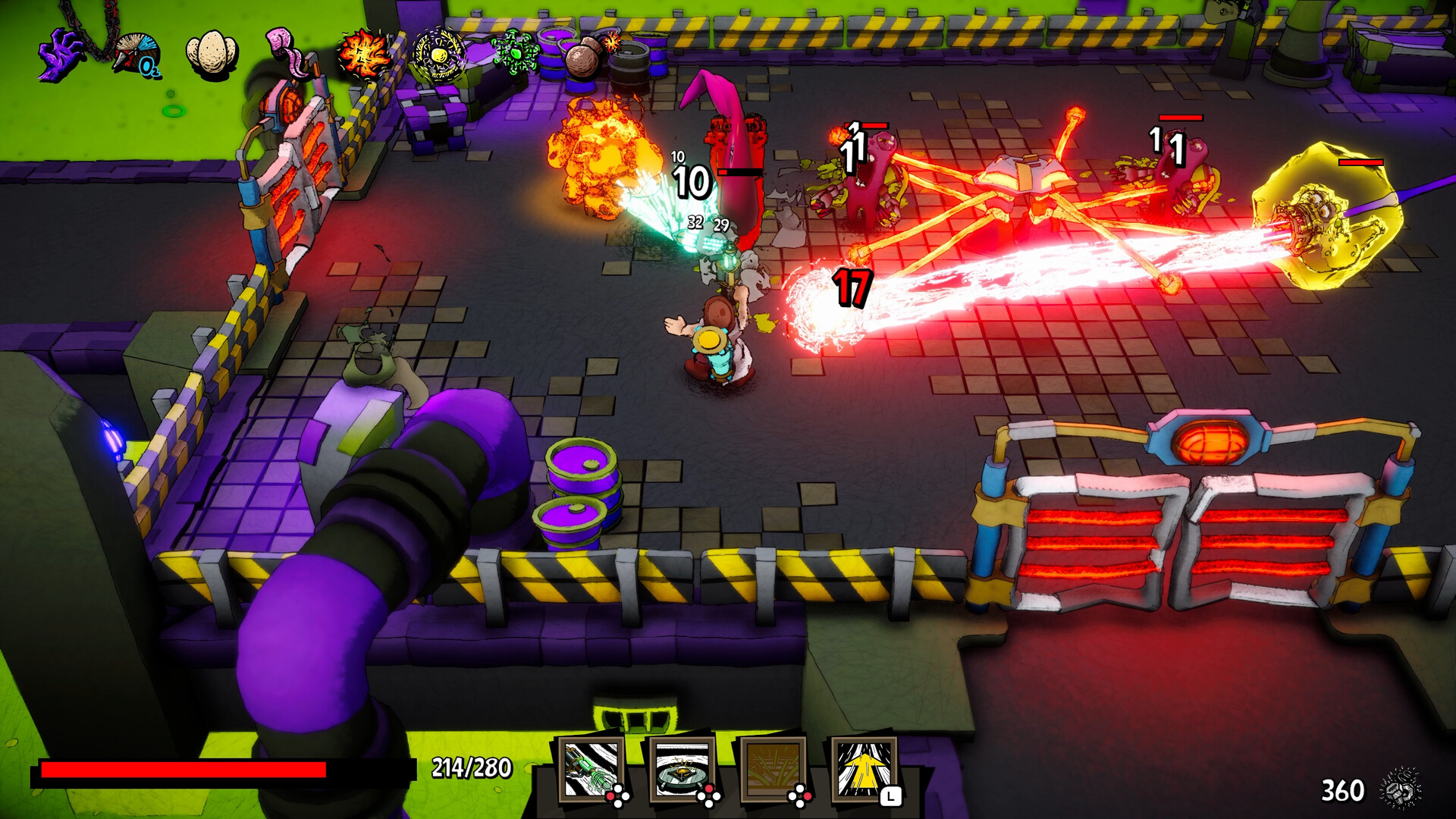Click the O2 bird head item icon
The image size is (1456, 819).
[x=137, y=55]
